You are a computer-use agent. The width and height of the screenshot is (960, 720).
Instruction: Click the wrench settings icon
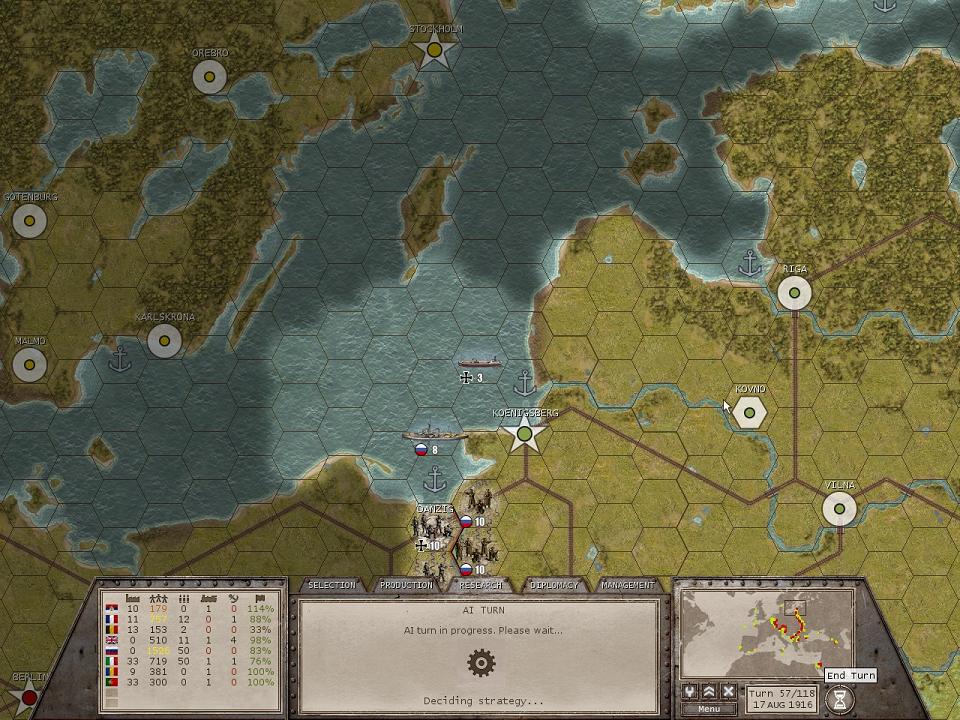click(690, 692)
